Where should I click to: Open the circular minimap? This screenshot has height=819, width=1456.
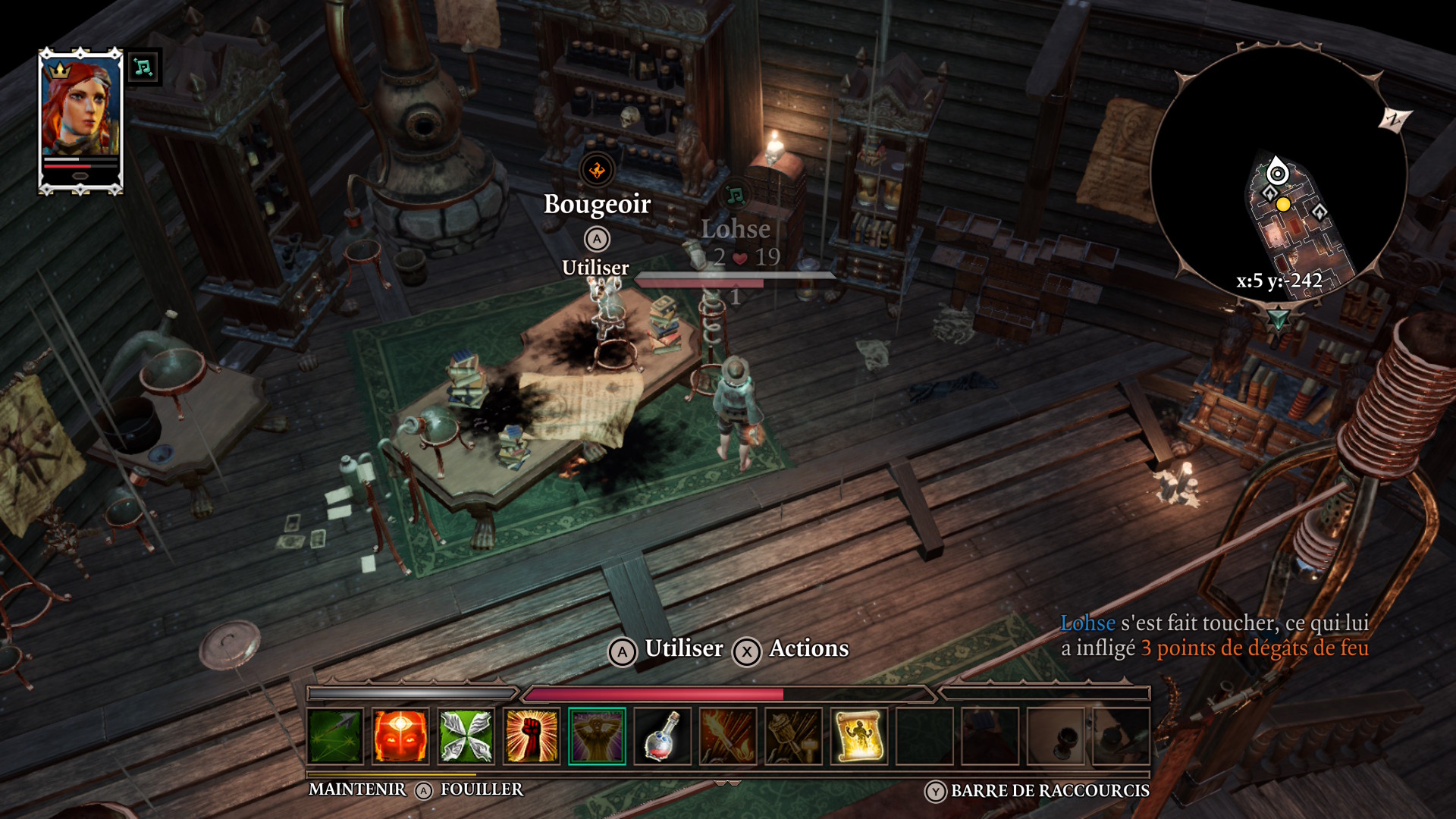click(1279, 173)
